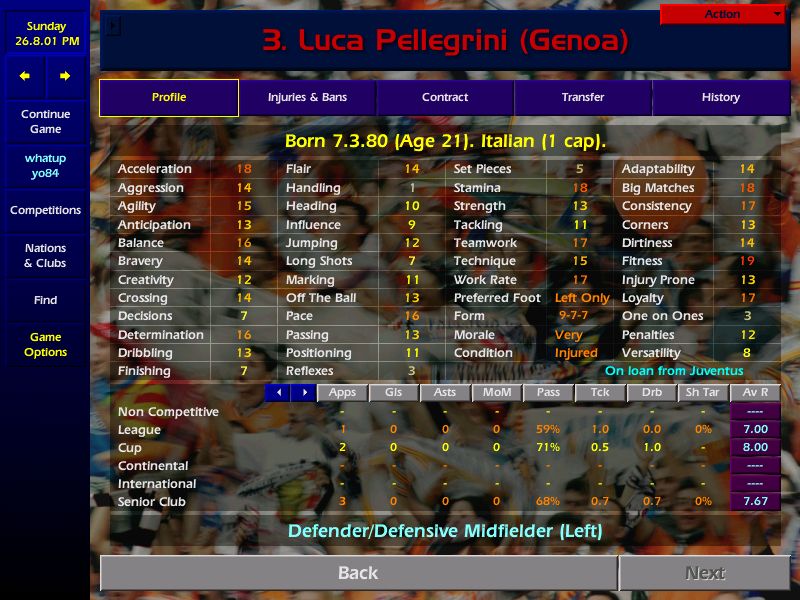
Task: Click the Continue Game button
Action: [x=45, y=122]
